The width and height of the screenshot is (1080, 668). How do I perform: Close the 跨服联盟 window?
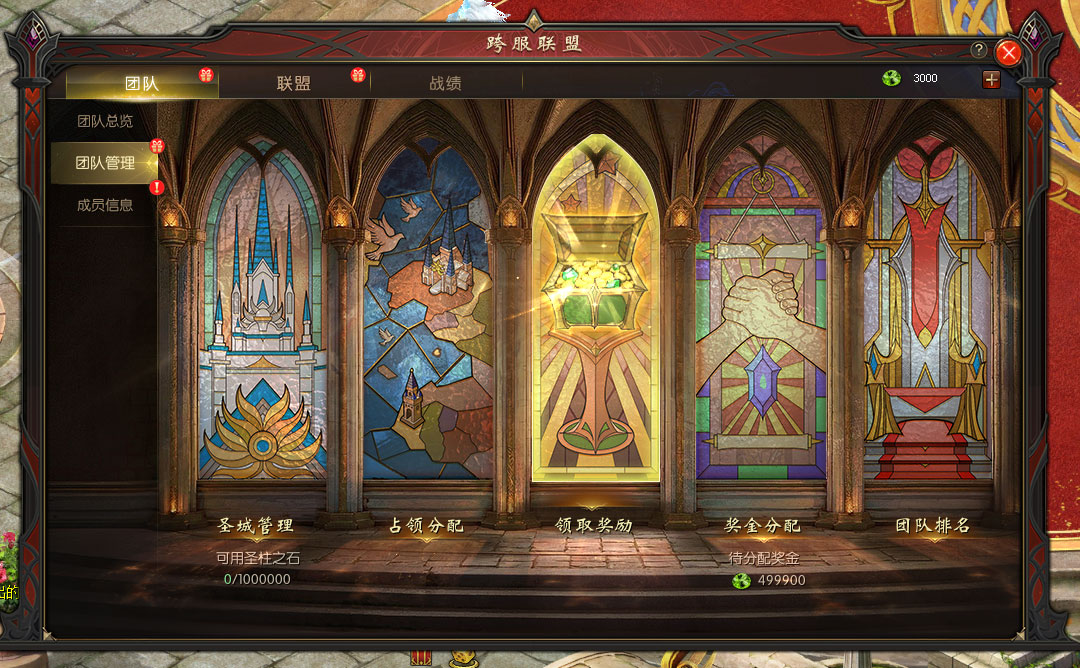1009,52
